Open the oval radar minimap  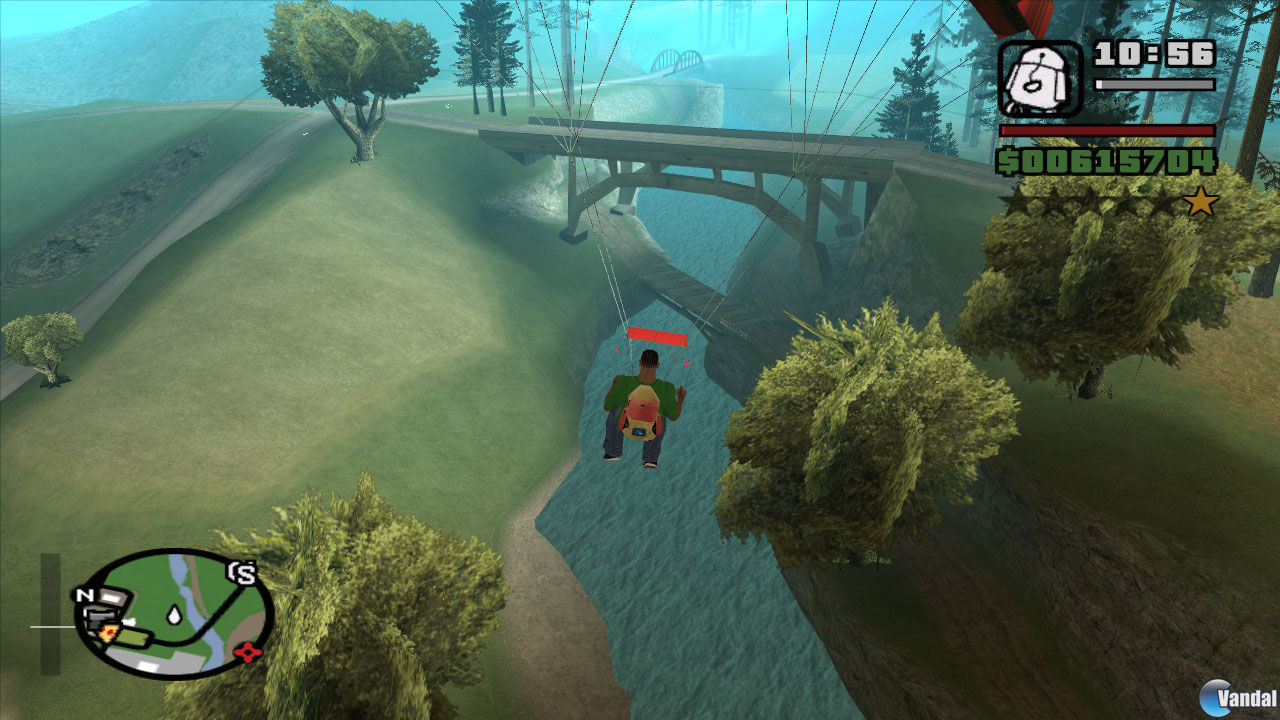point(175,613)
